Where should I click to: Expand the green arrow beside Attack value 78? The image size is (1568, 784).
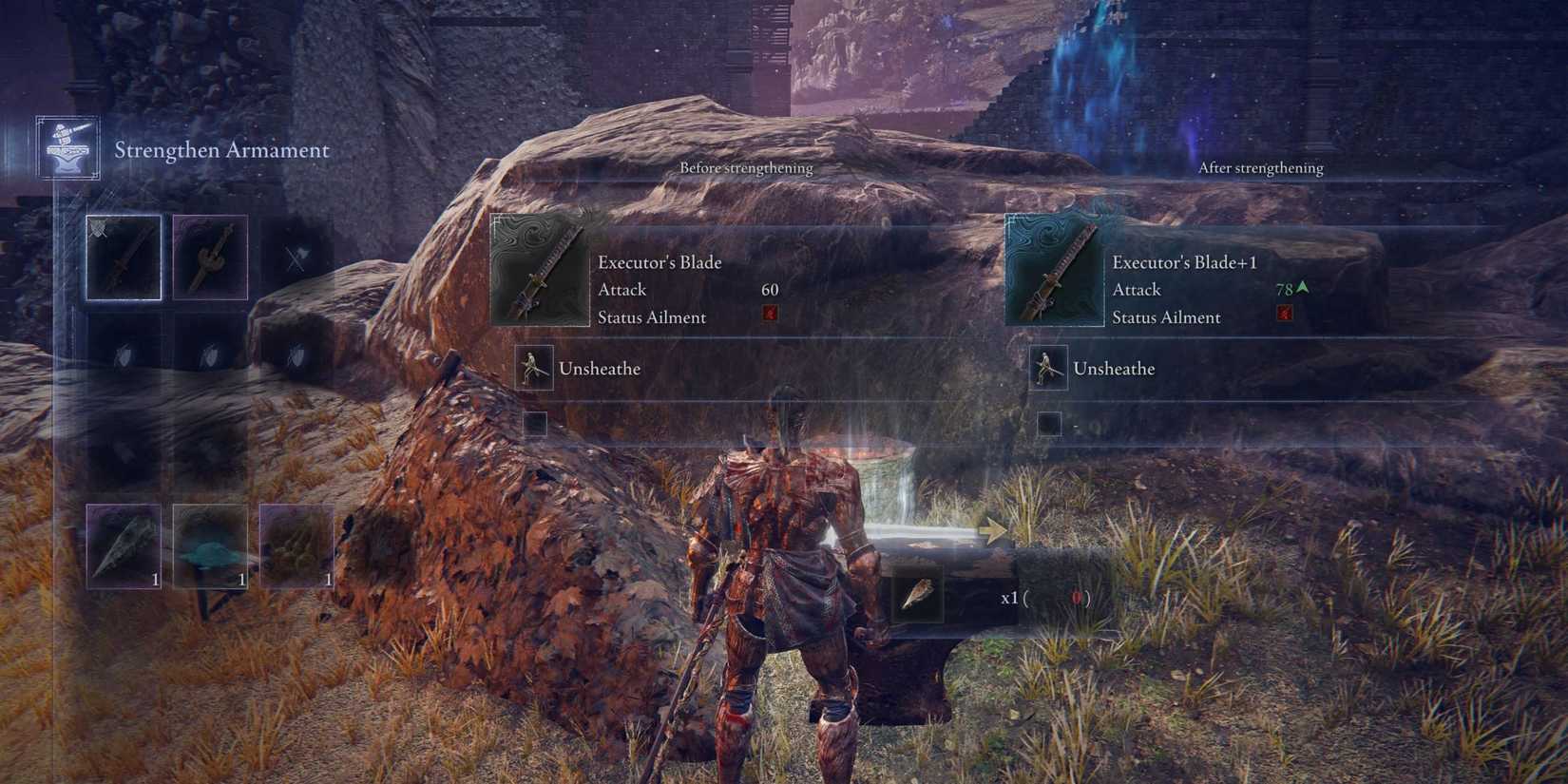(1303, 287)
